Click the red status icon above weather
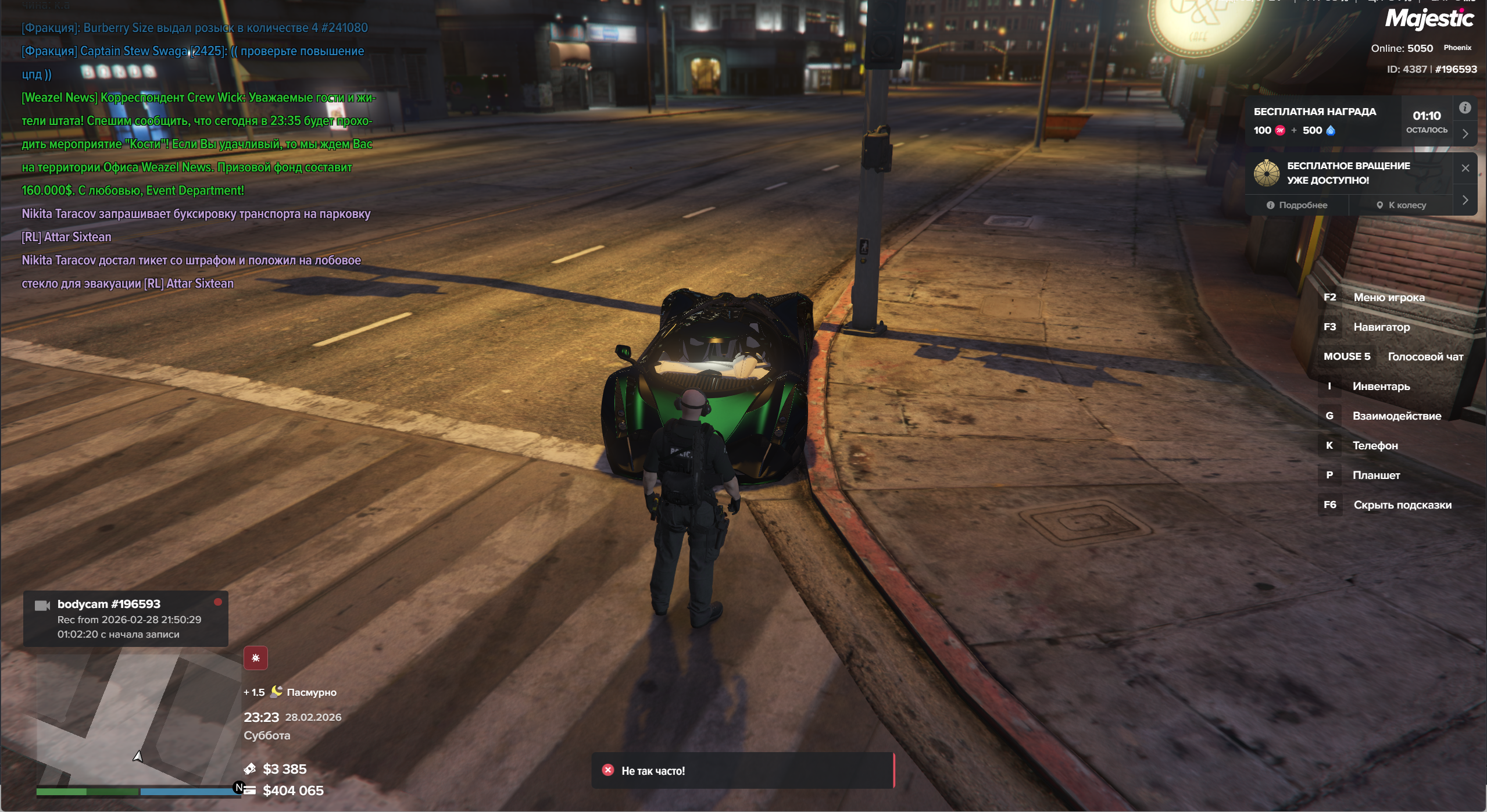 click(255, 658)
